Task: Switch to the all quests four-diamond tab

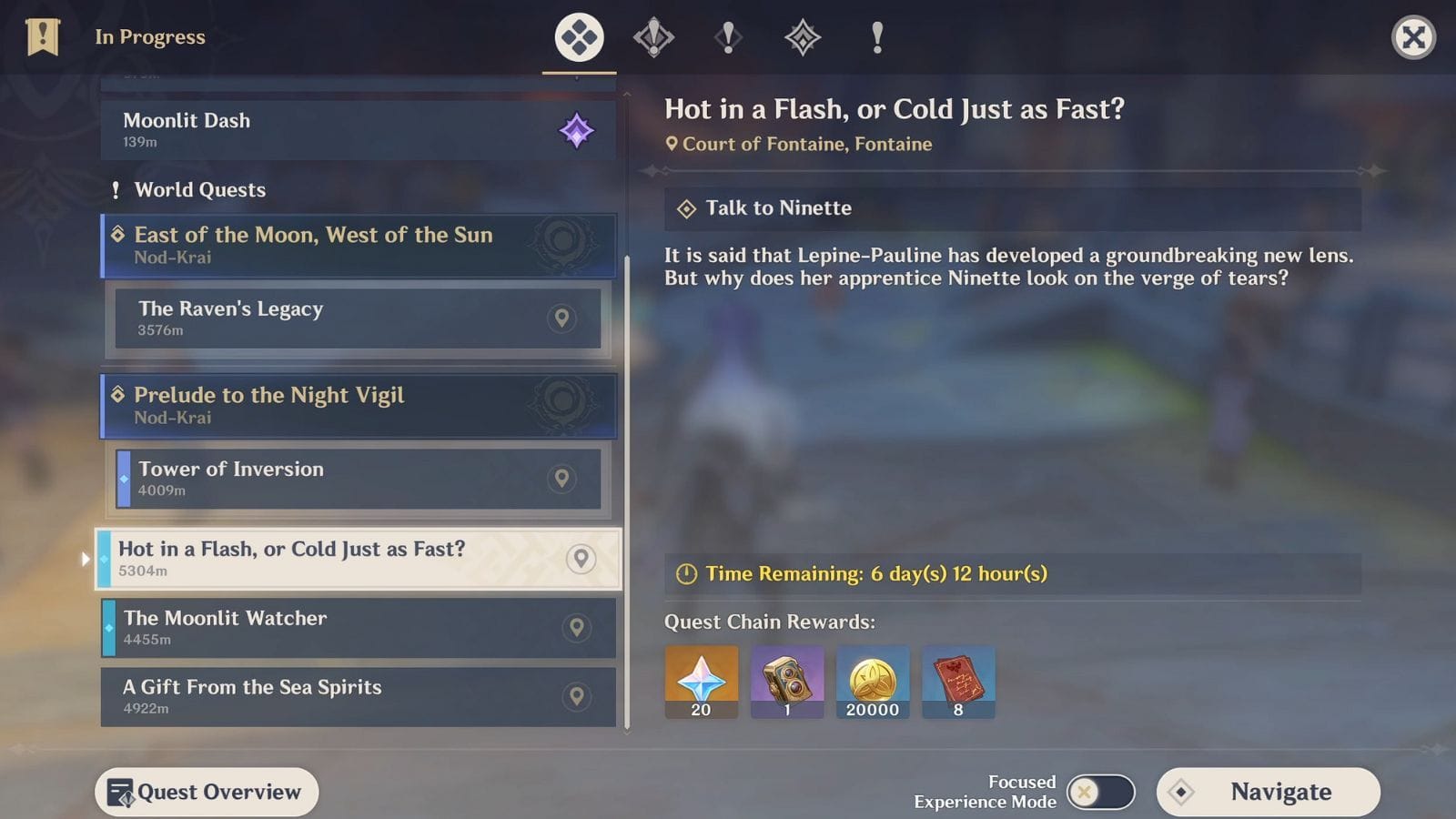Action: 580,37
